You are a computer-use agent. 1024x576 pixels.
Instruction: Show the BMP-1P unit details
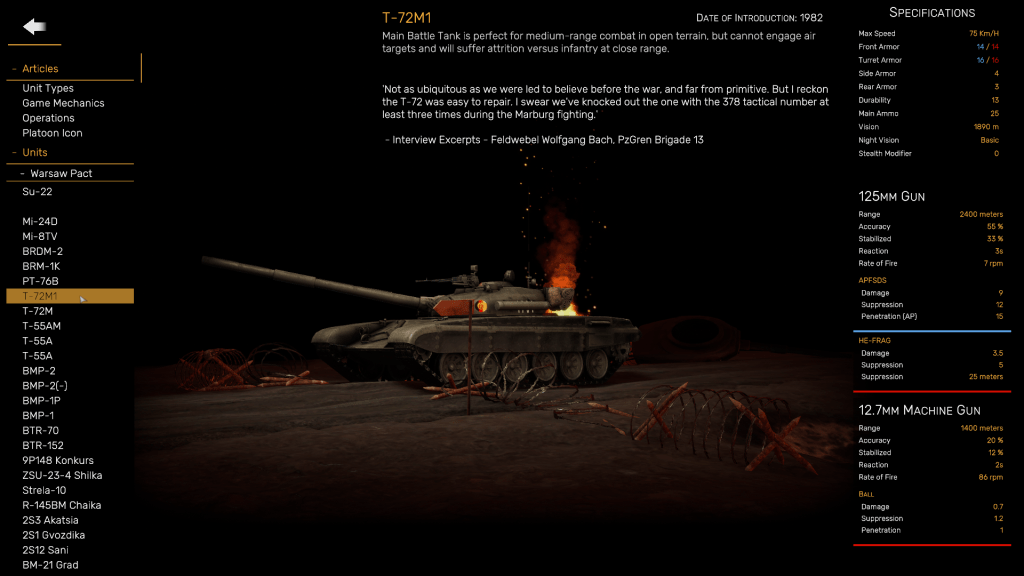tap(40, 400)
